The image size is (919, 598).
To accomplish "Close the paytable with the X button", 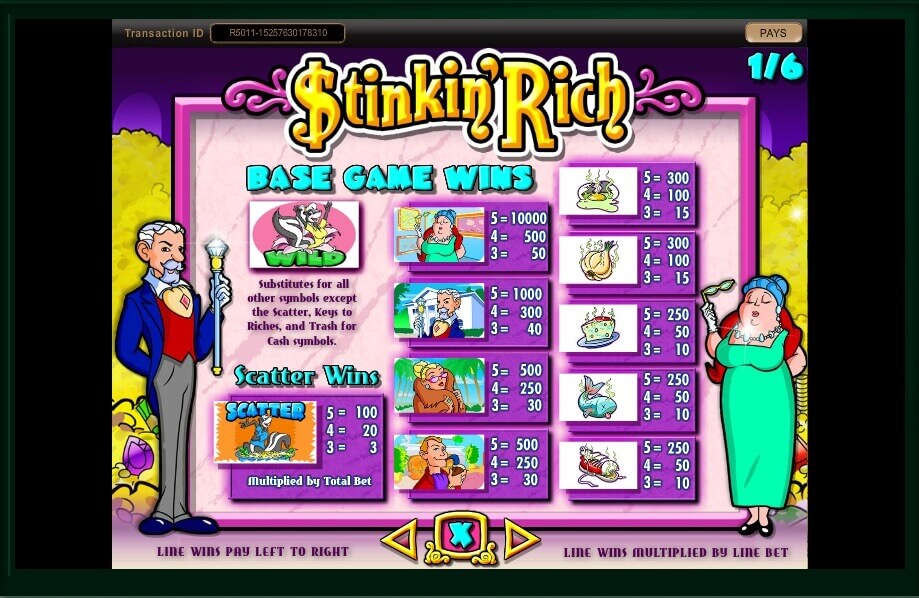I will pyautogui.click(x=460, y=538).
